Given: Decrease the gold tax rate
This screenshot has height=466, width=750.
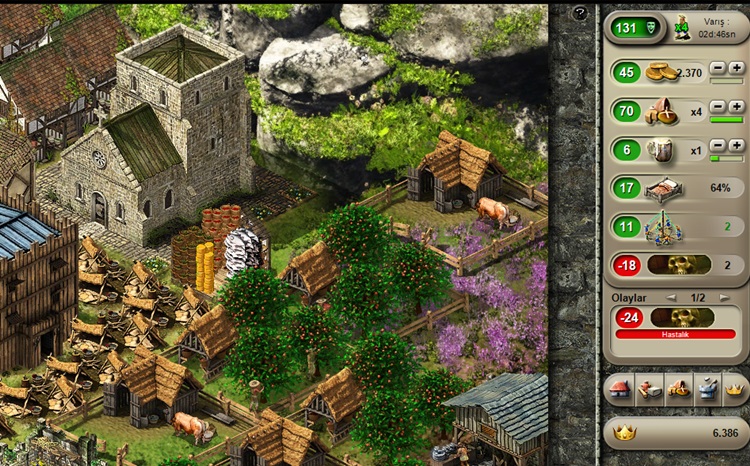Looking at the screenshot, I should (x=718, y=67).
